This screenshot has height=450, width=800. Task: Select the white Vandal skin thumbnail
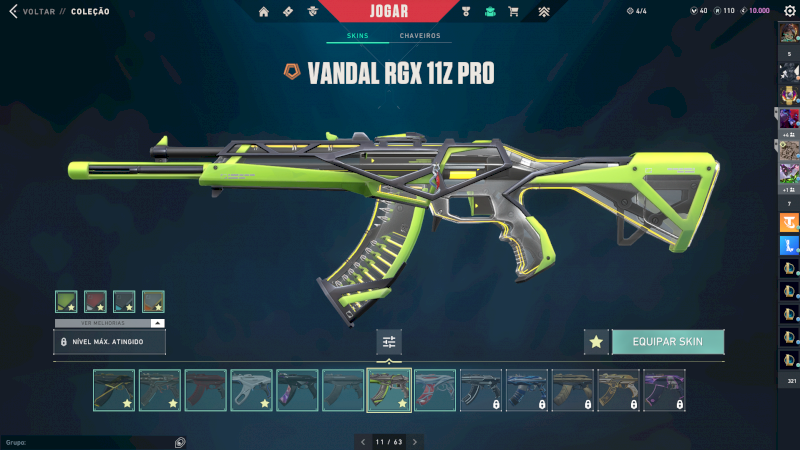pyautogui.click(x=251, y=390)
